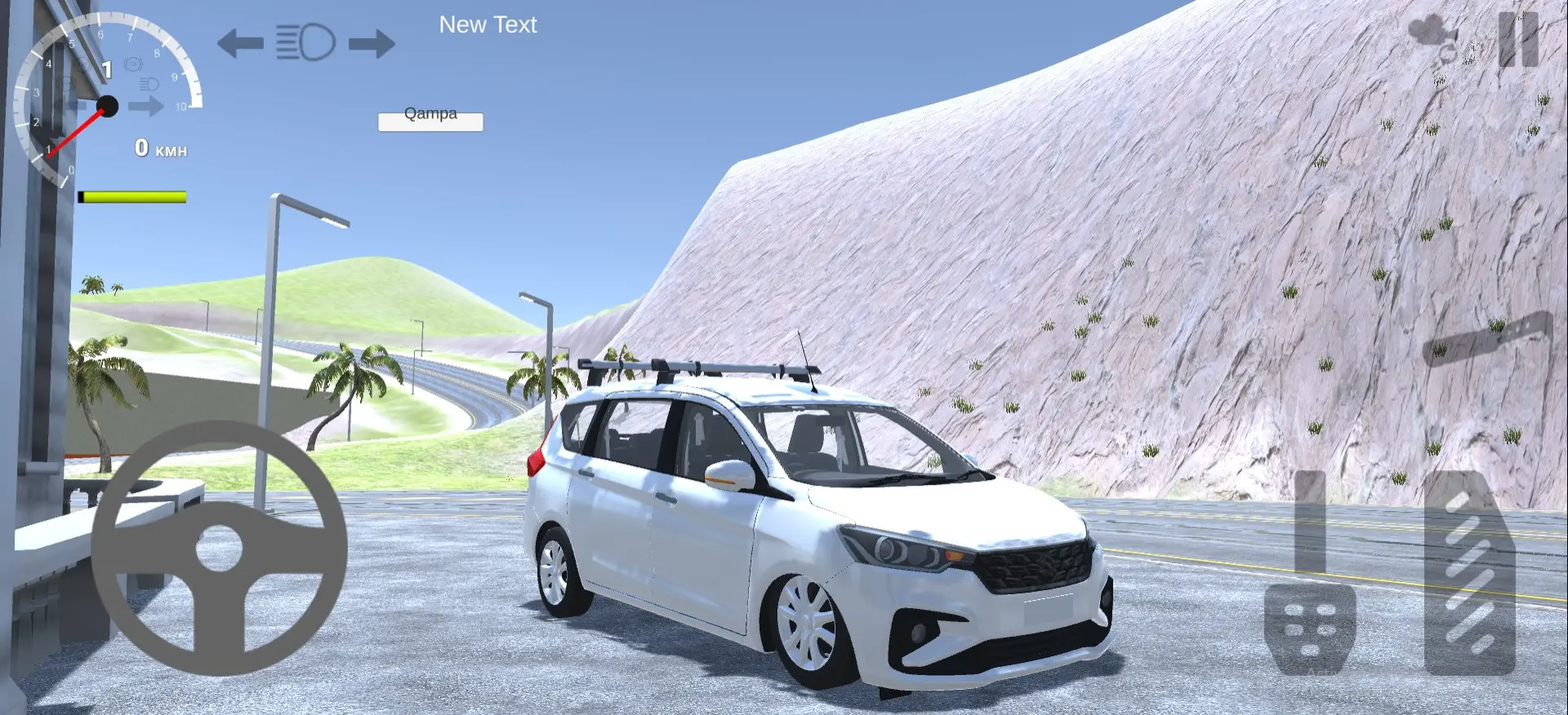
Task: Pull the handbrake lever
Action: click(1486, 338)
